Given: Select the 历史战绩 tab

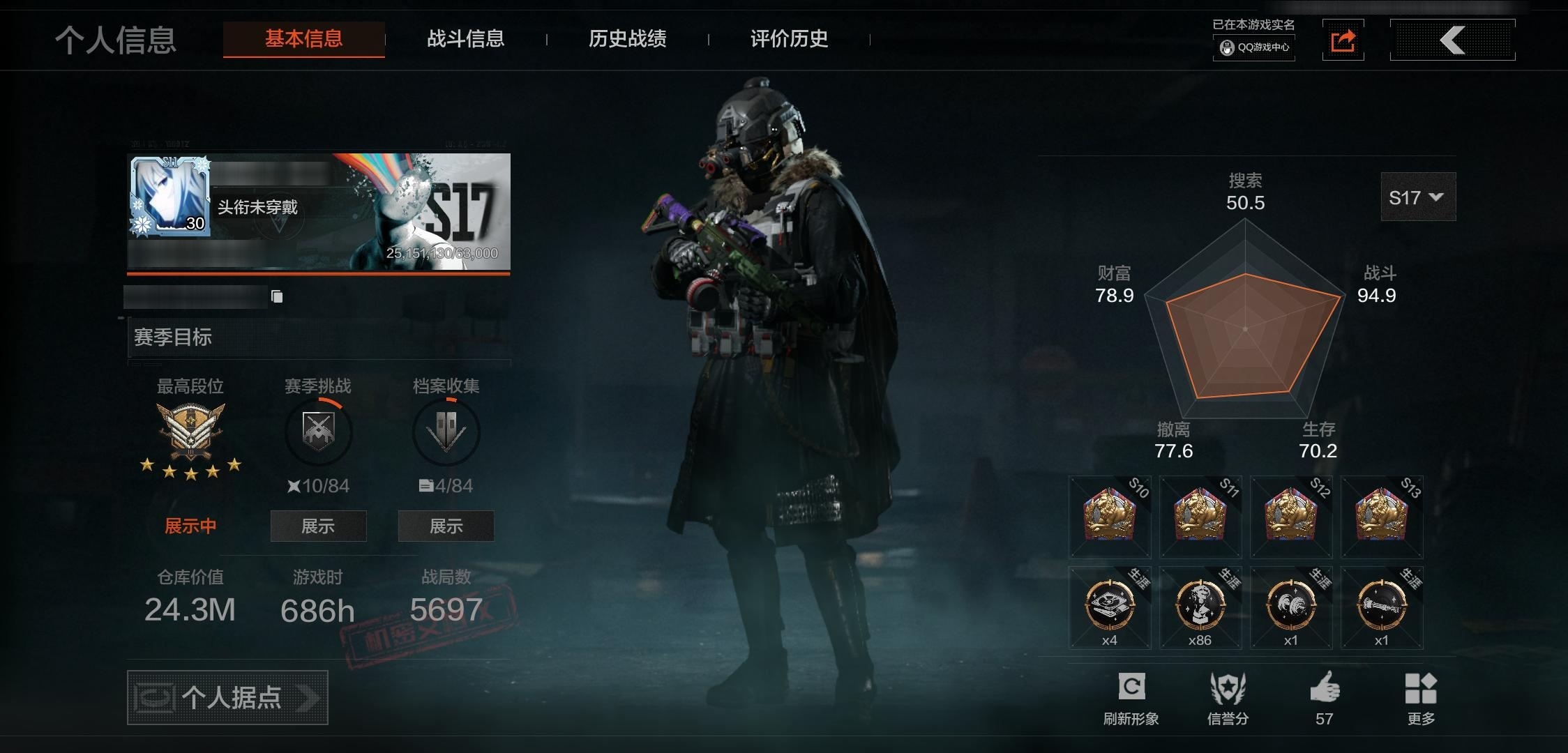Looking at the screenshot, I should tap(627, 39).
